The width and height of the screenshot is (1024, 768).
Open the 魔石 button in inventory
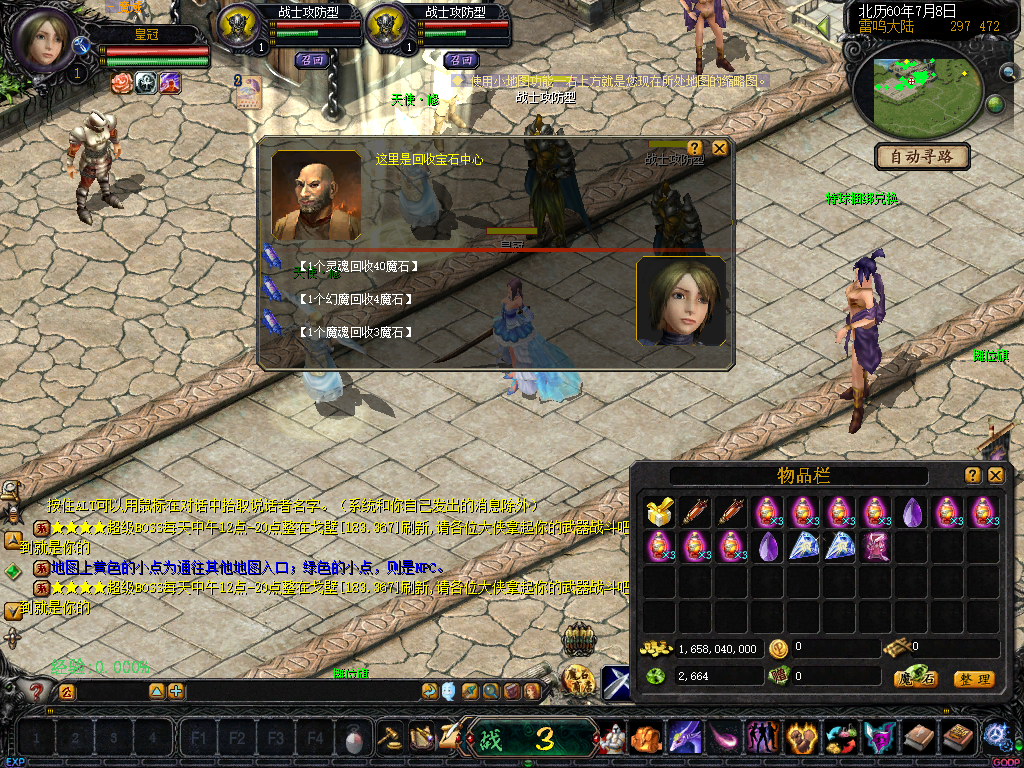click(916, 679)
